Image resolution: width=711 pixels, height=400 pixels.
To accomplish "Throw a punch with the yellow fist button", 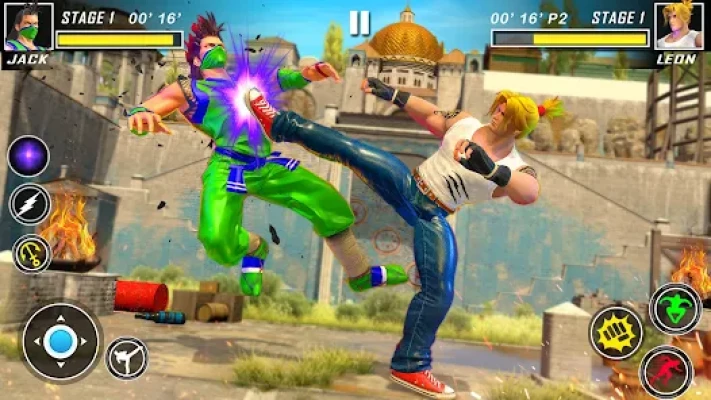I will click(615, 332).
